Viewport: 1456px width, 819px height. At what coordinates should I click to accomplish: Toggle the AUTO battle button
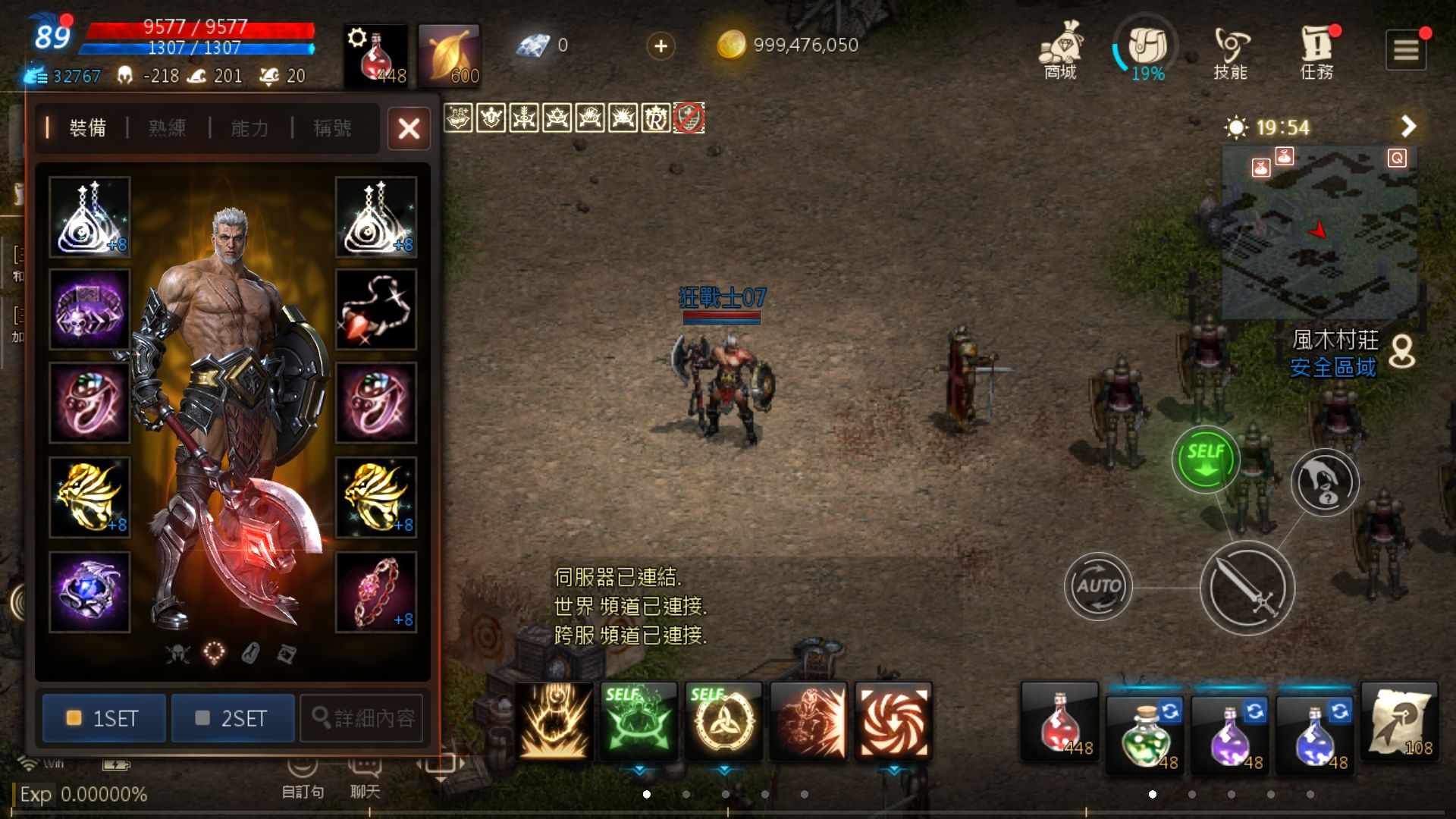tap(1097, 586)
